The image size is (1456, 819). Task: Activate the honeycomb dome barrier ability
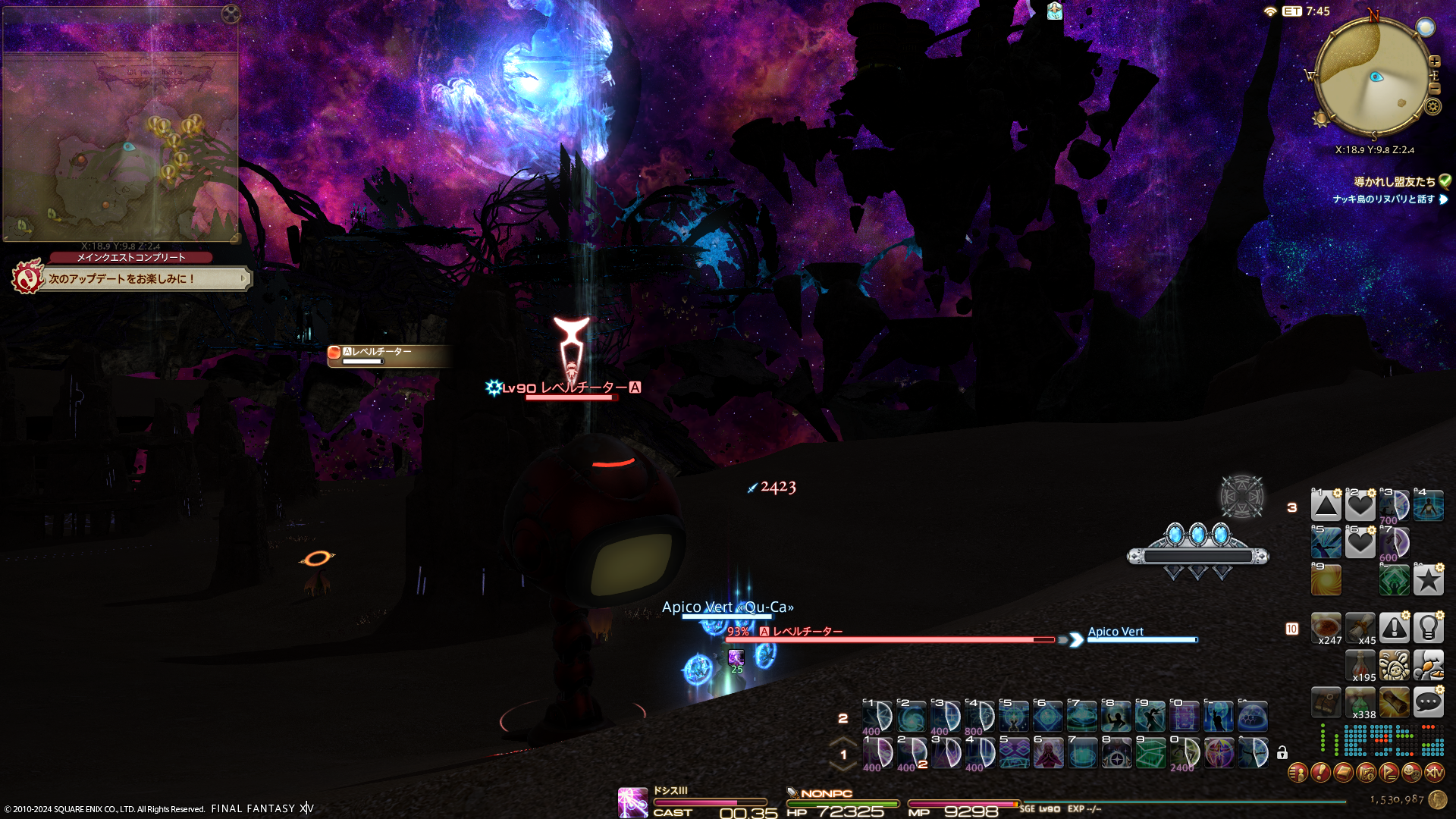[x=1253, y=717]
